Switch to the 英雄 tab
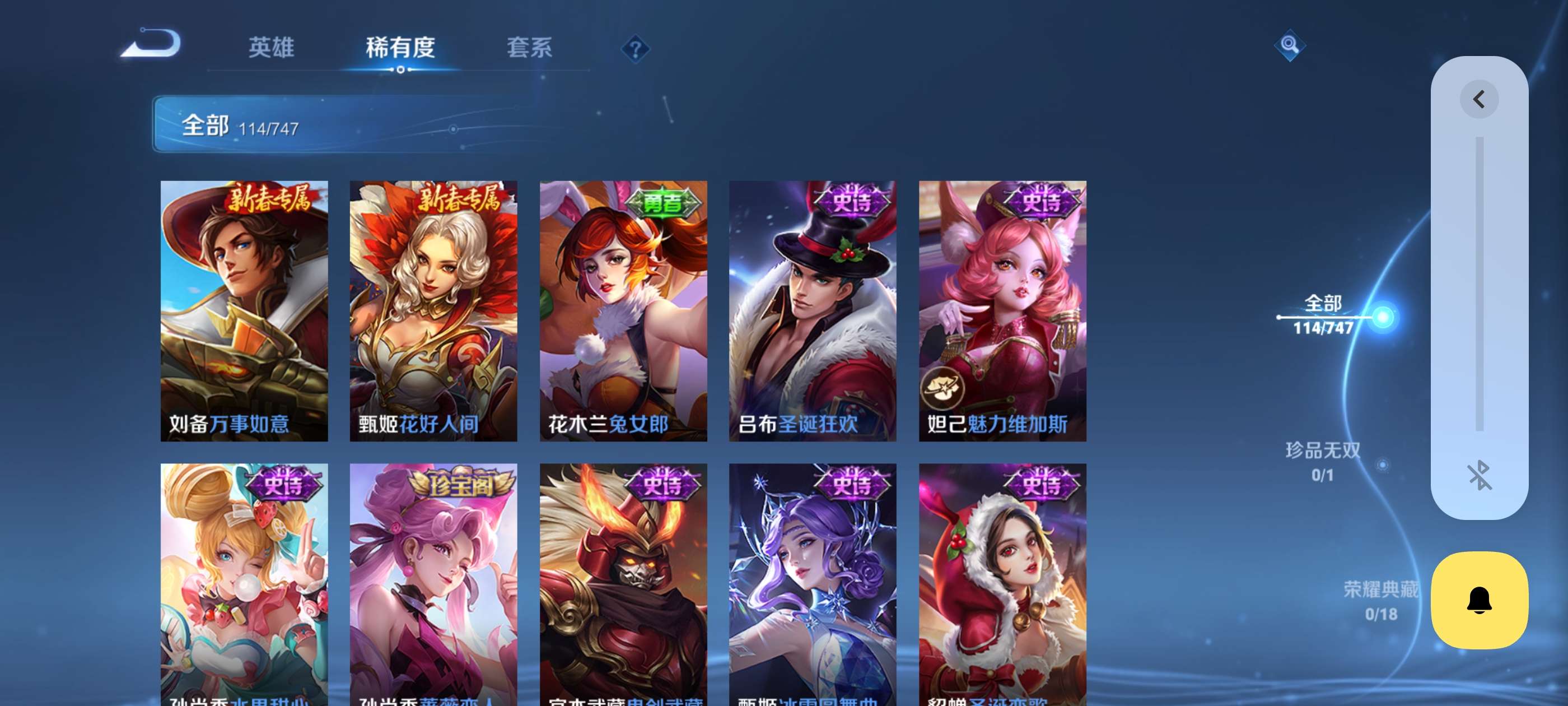Screen dimensions: 1568x706 (272, 48)
